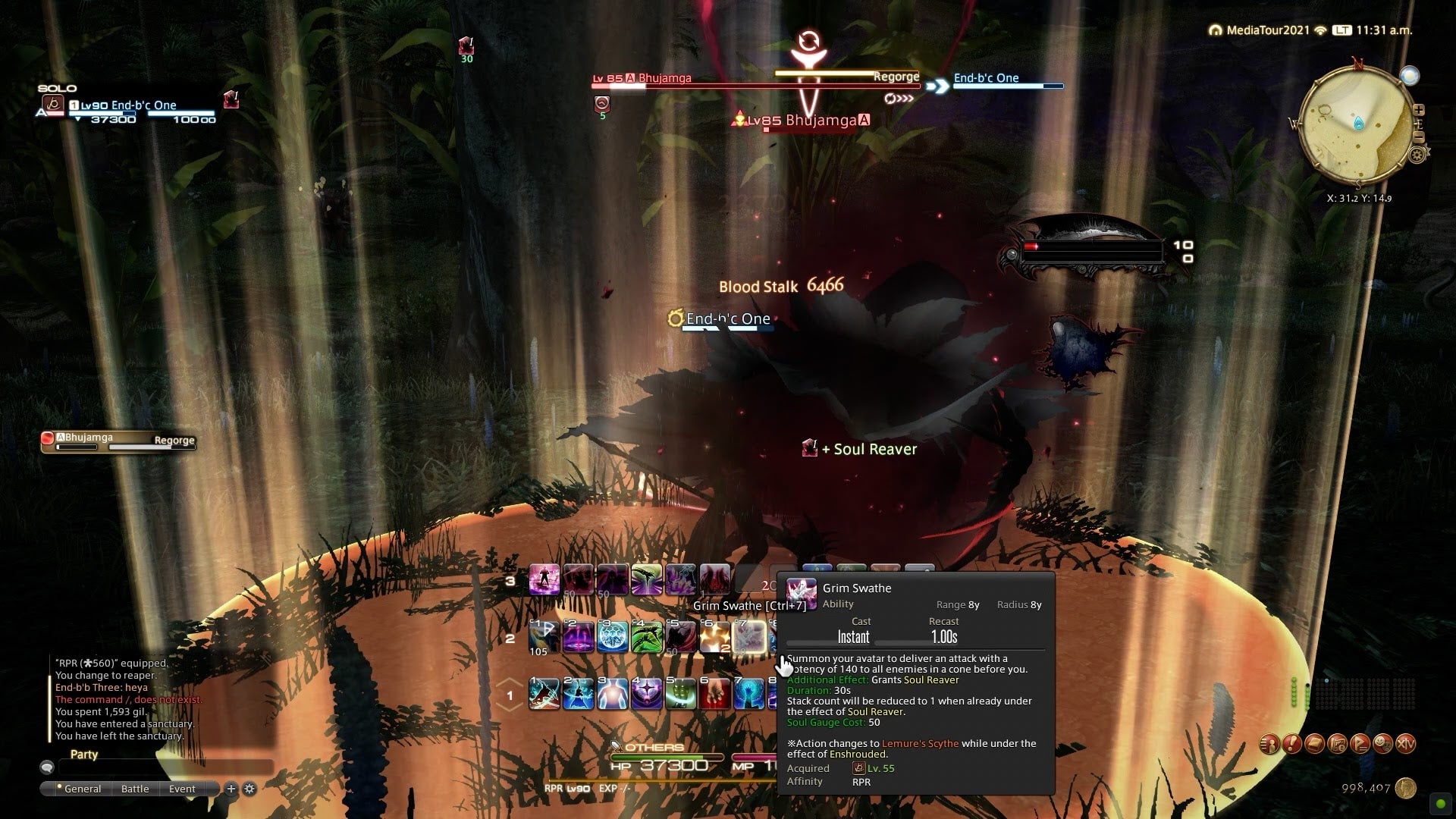Activate the highlighted Grim Swathe ability

click(x=749, y=637)
